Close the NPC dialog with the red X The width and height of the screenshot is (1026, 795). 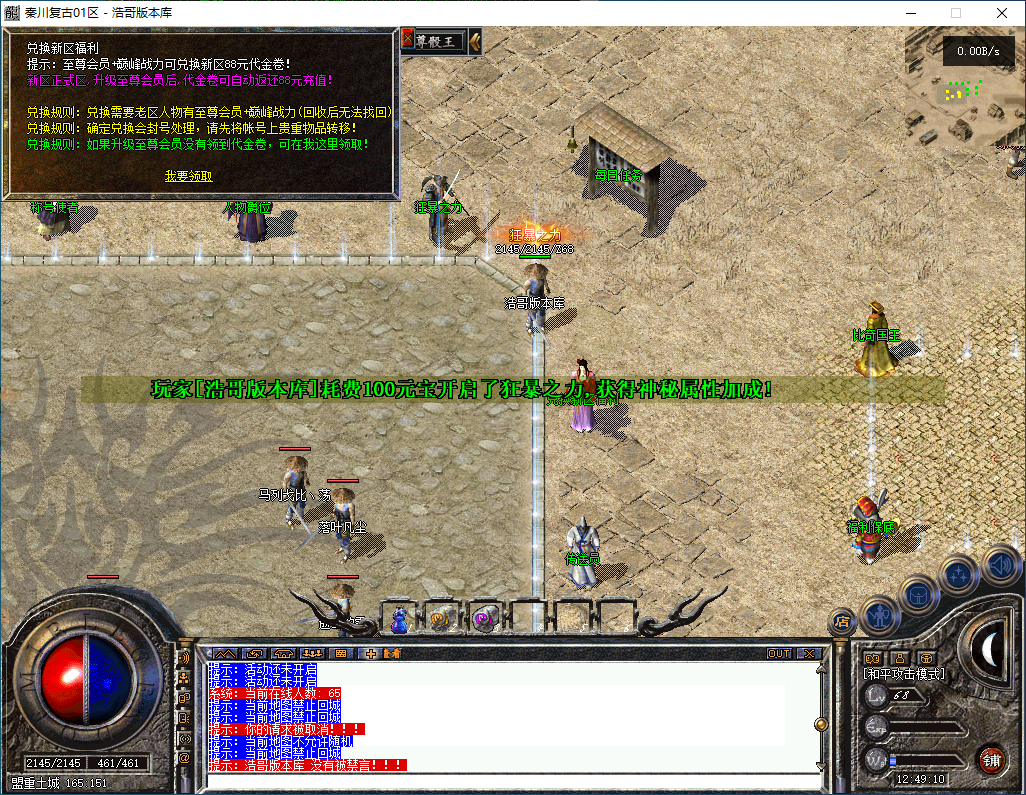coord(408,40)
